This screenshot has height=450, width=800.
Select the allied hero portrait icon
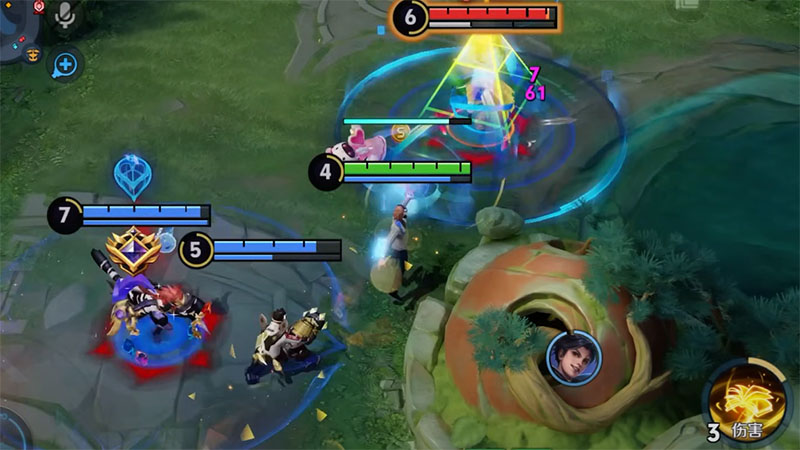coord(566,356)
